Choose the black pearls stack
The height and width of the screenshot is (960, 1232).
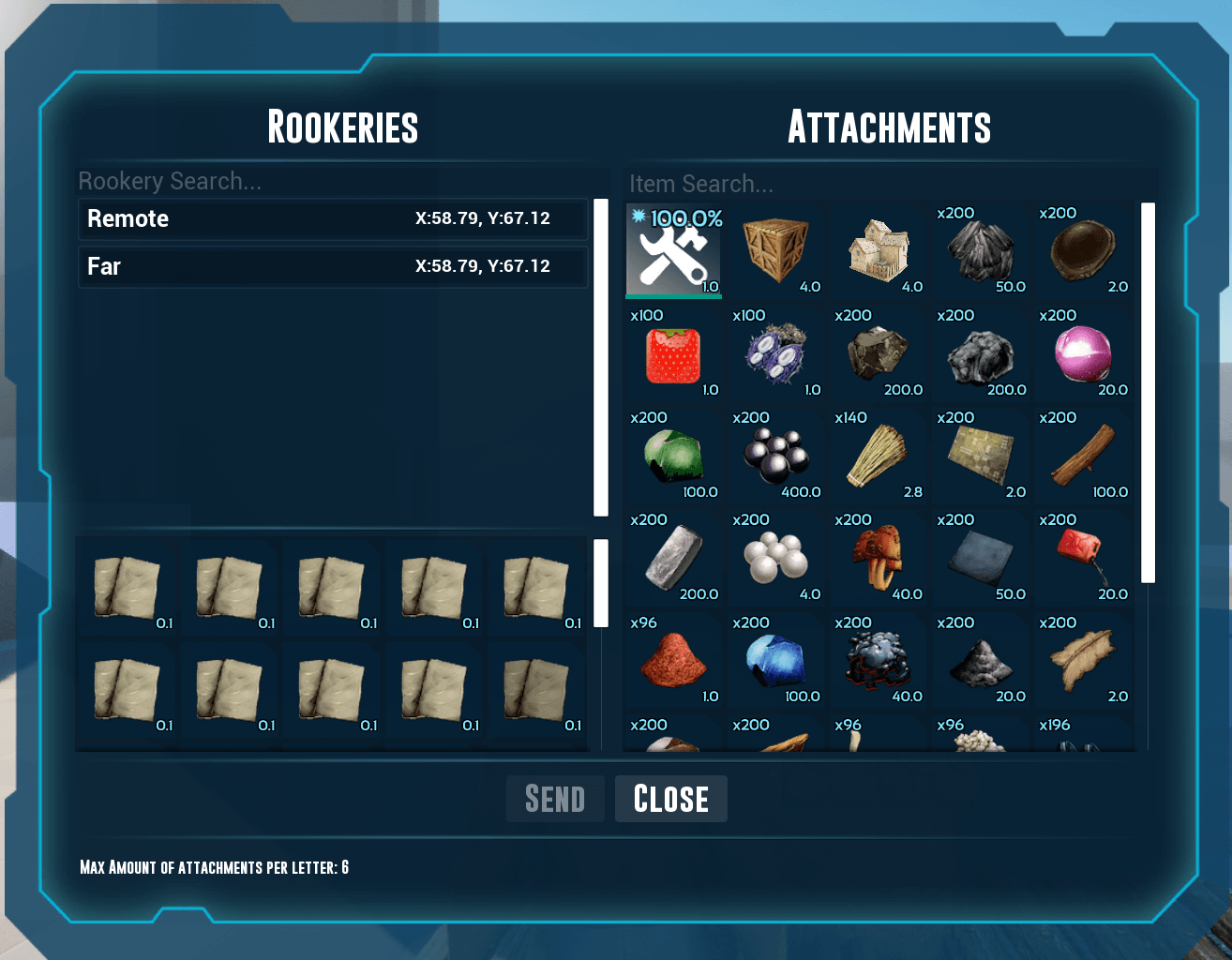(775, 456)
